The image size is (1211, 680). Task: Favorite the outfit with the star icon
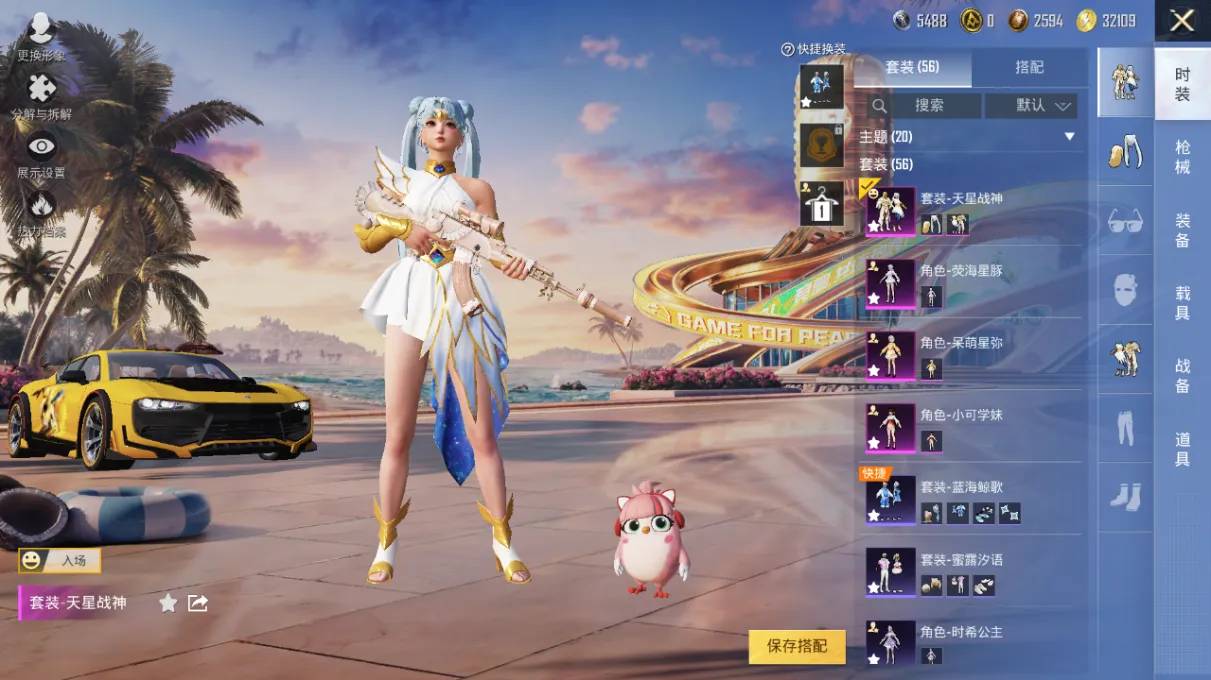168,603
